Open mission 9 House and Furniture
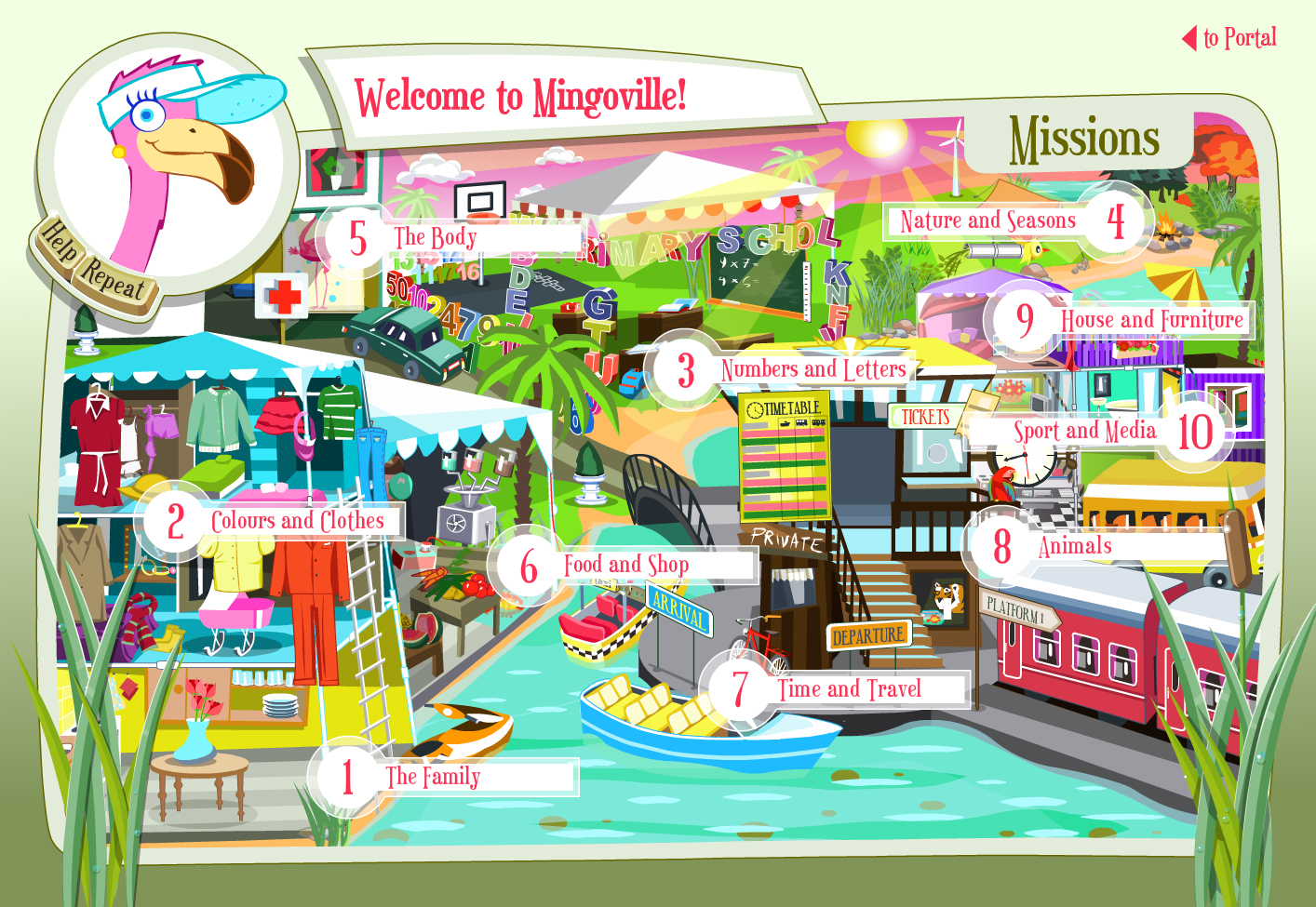Viewport: 1316px width, 907px height. 1151,320
